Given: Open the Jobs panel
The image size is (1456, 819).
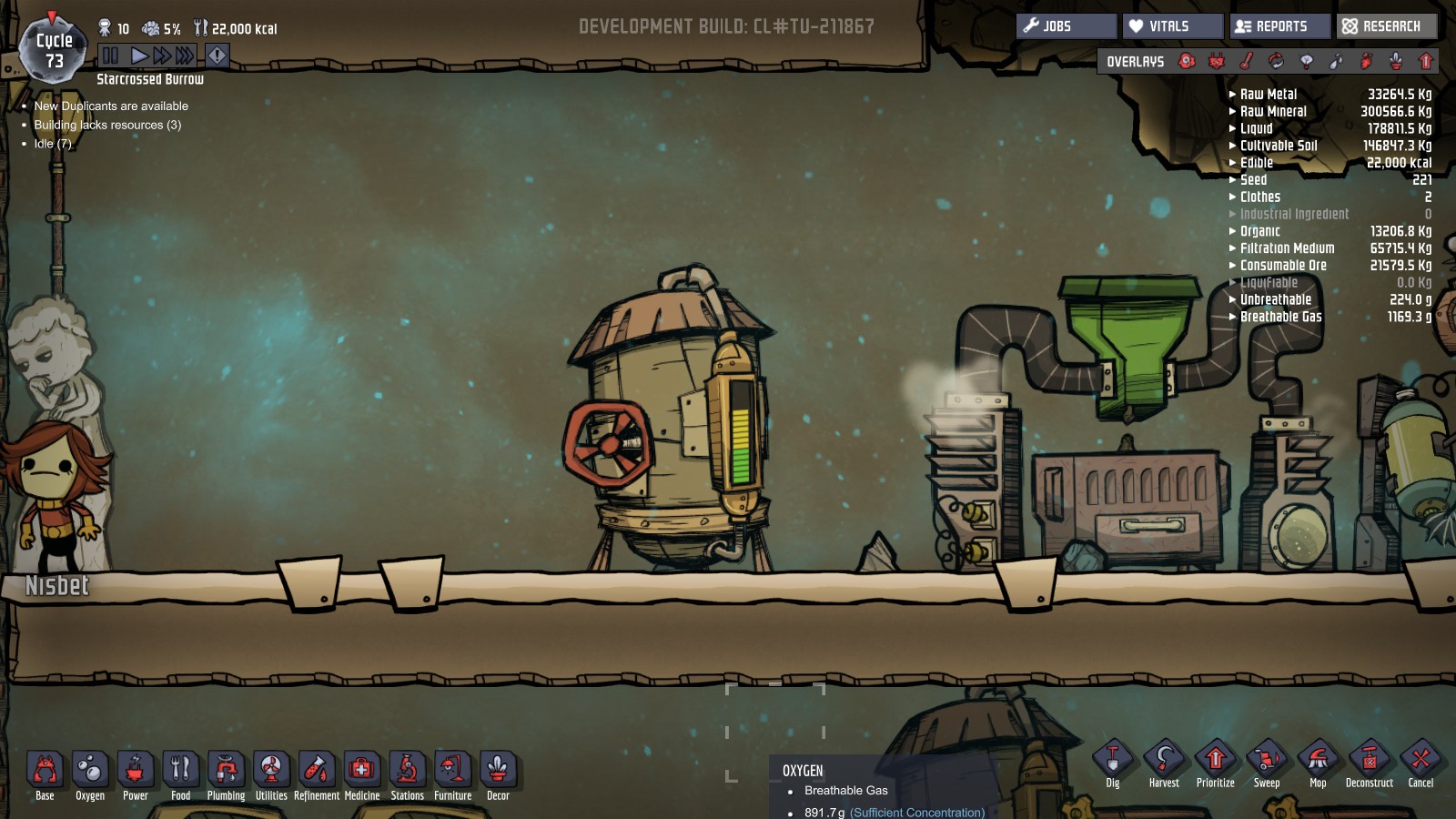Looking at the screenshot, I should (1066, 26).
